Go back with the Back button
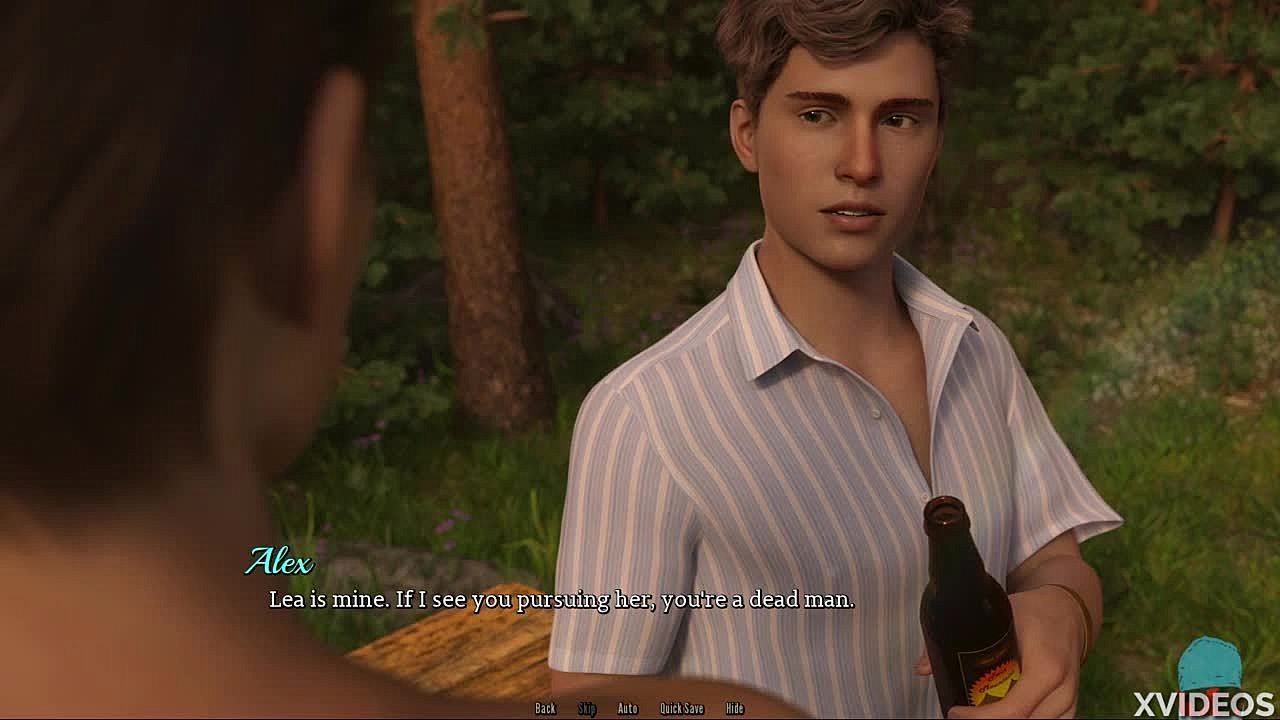Image resolution: width=1280 pixels, height=720 pixels. point(545,708)
